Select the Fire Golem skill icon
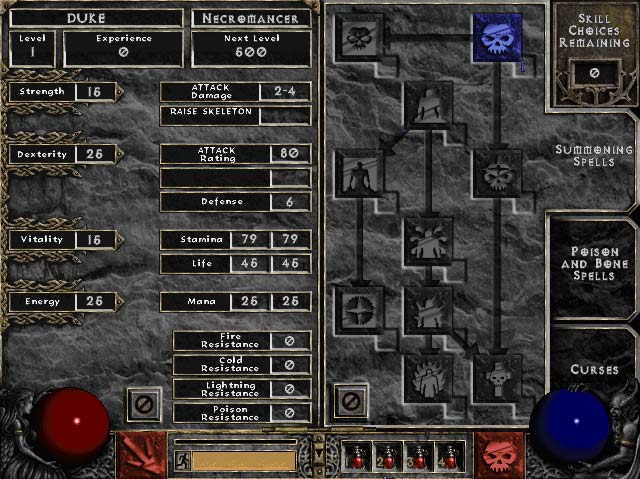 pyautogui.click(x=428, y=376)
